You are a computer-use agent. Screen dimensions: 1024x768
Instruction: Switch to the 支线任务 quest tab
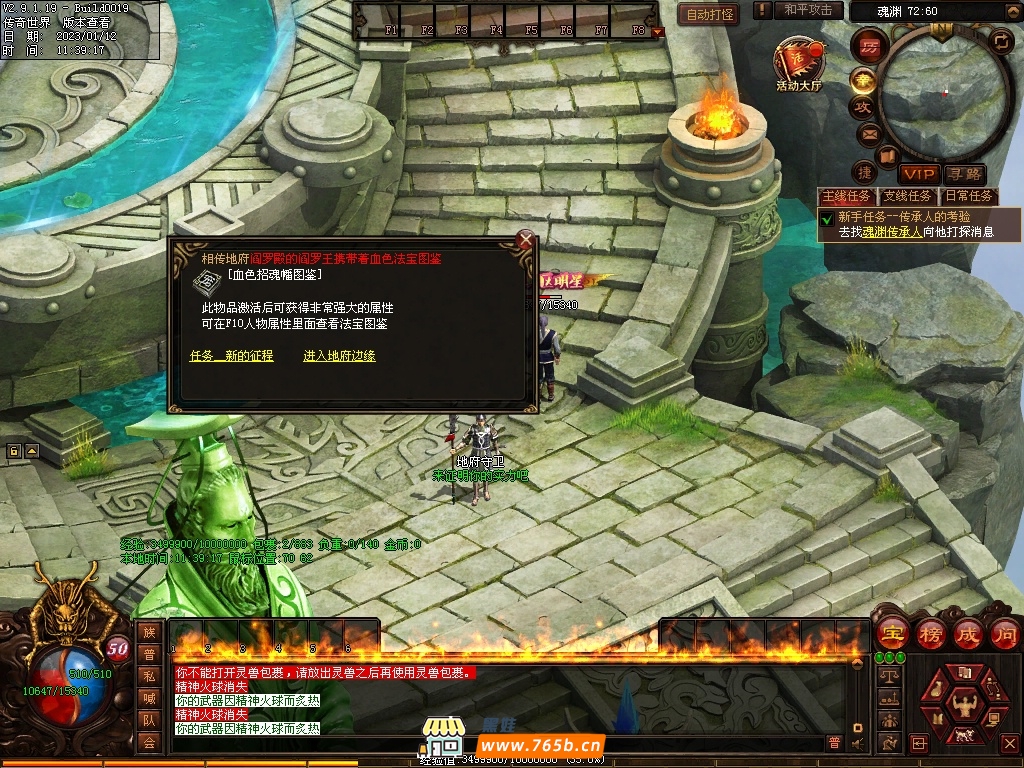[x=907, y=197]
